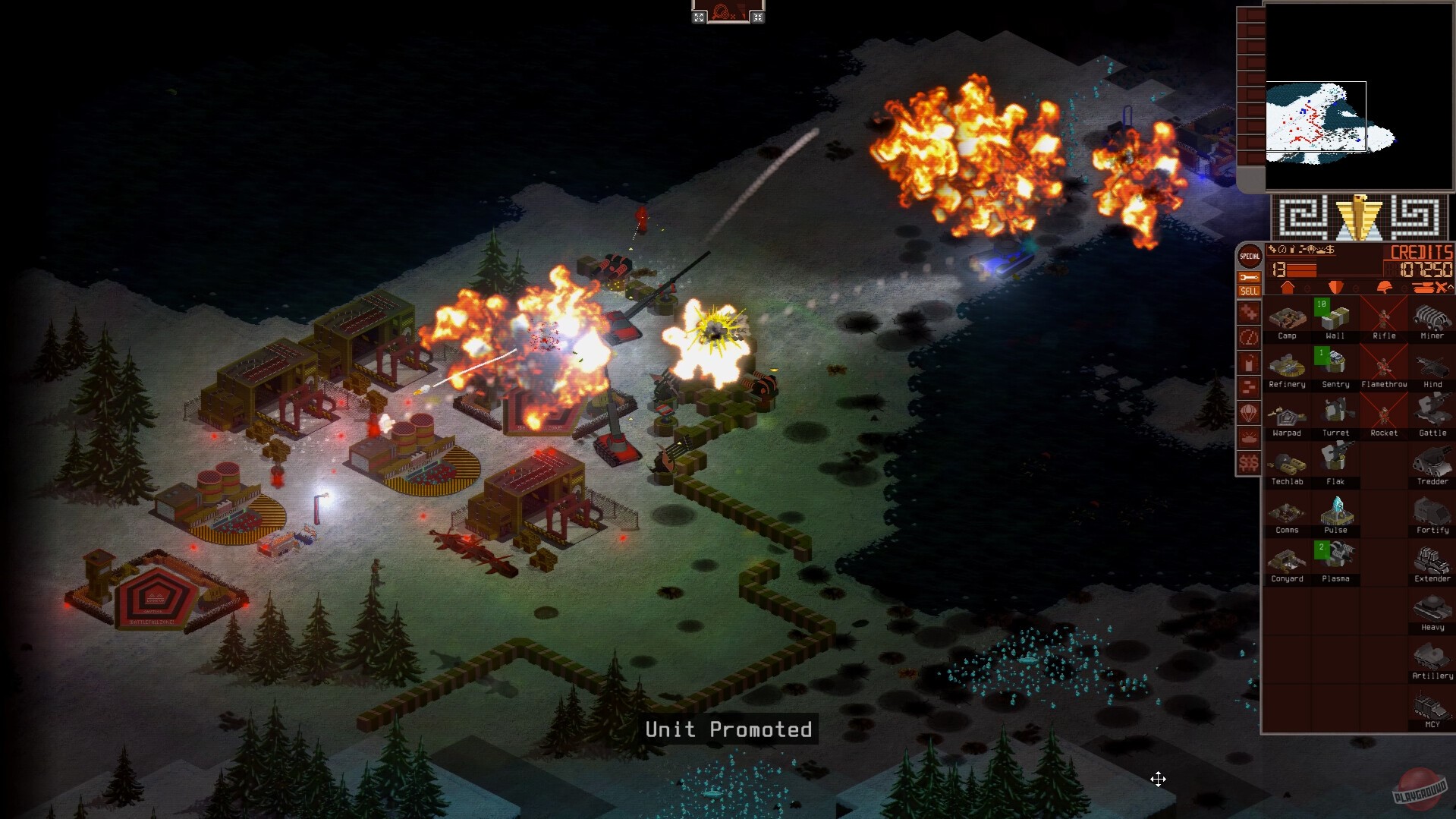
Task: Expand the defenses column arrow
Action: (1355, 288)
